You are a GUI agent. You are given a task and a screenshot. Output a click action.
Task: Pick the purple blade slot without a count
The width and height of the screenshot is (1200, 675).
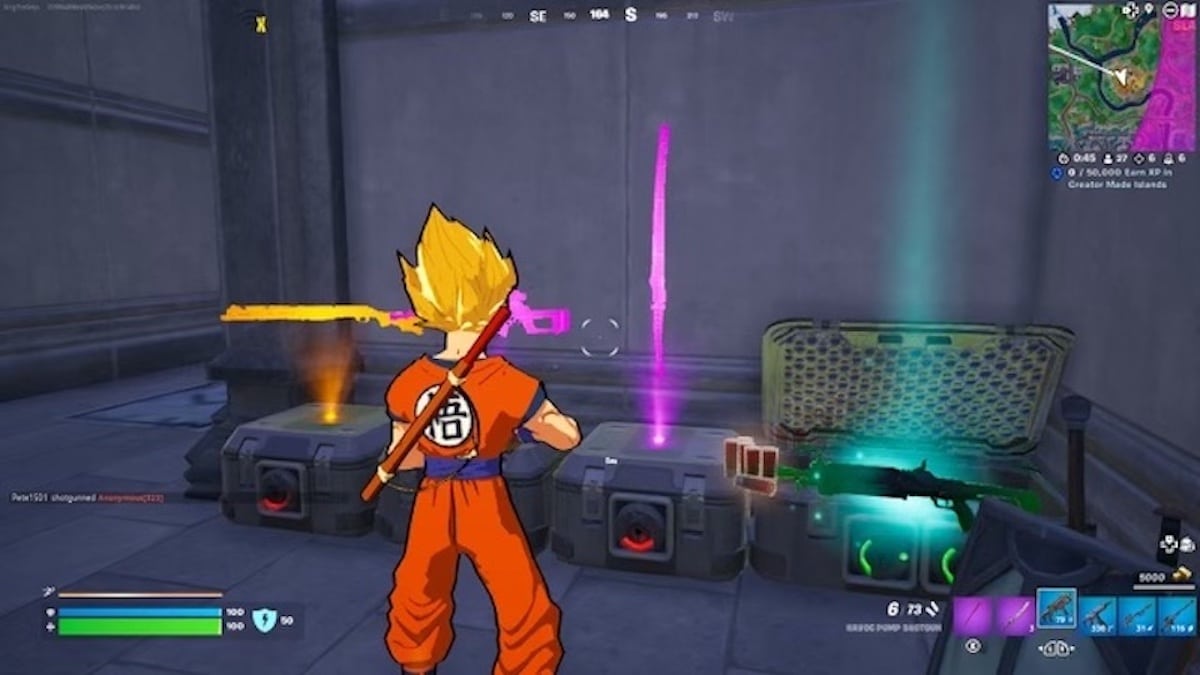pyautogui.click(x=973, y=614)
